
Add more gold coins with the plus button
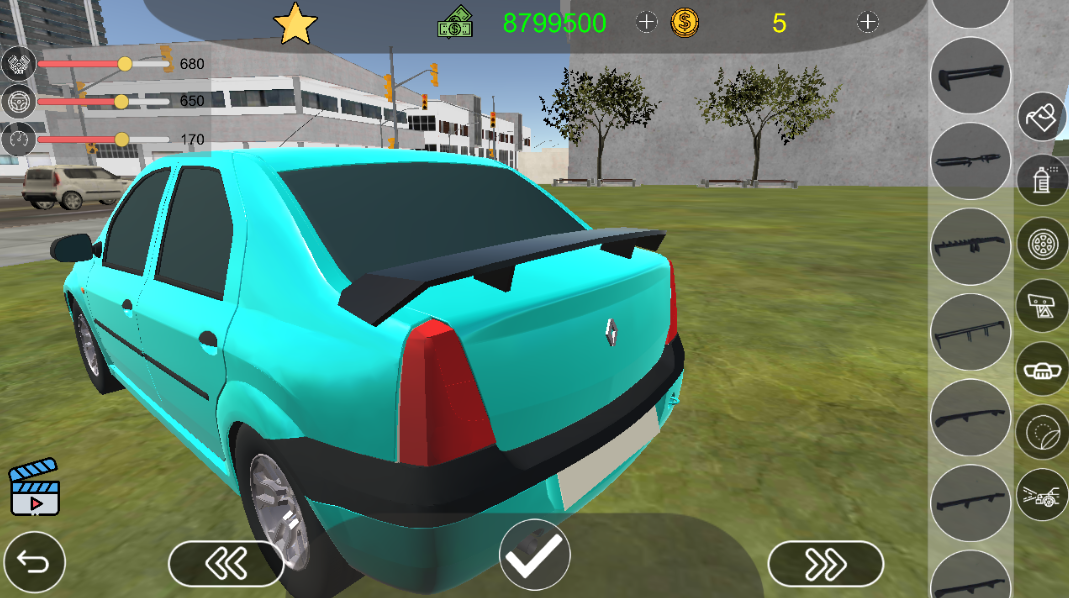868,22
